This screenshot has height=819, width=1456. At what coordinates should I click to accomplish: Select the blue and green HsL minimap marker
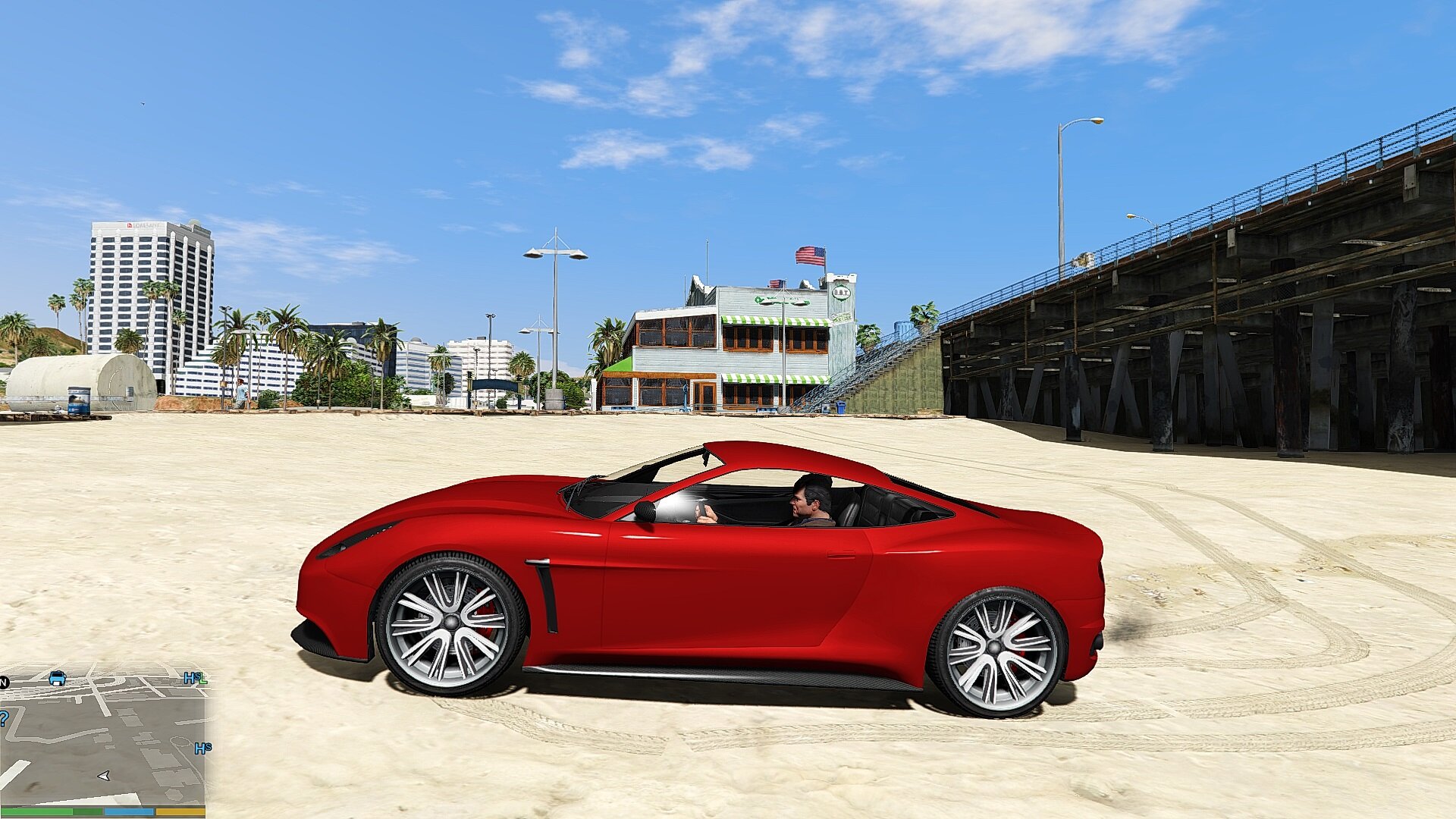195,678
